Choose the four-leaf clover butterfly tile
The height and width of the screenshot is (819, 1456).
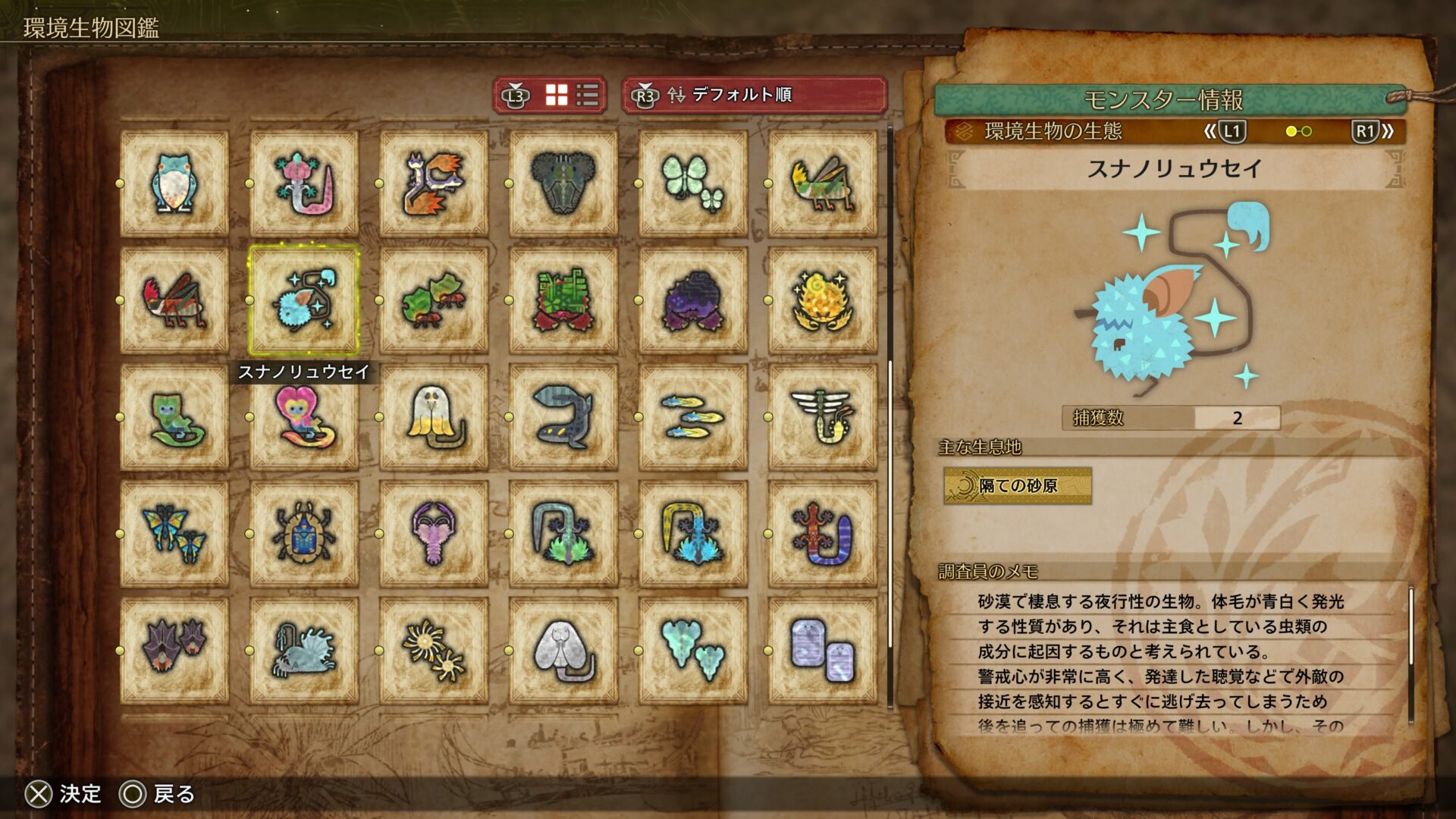(693, 183)
